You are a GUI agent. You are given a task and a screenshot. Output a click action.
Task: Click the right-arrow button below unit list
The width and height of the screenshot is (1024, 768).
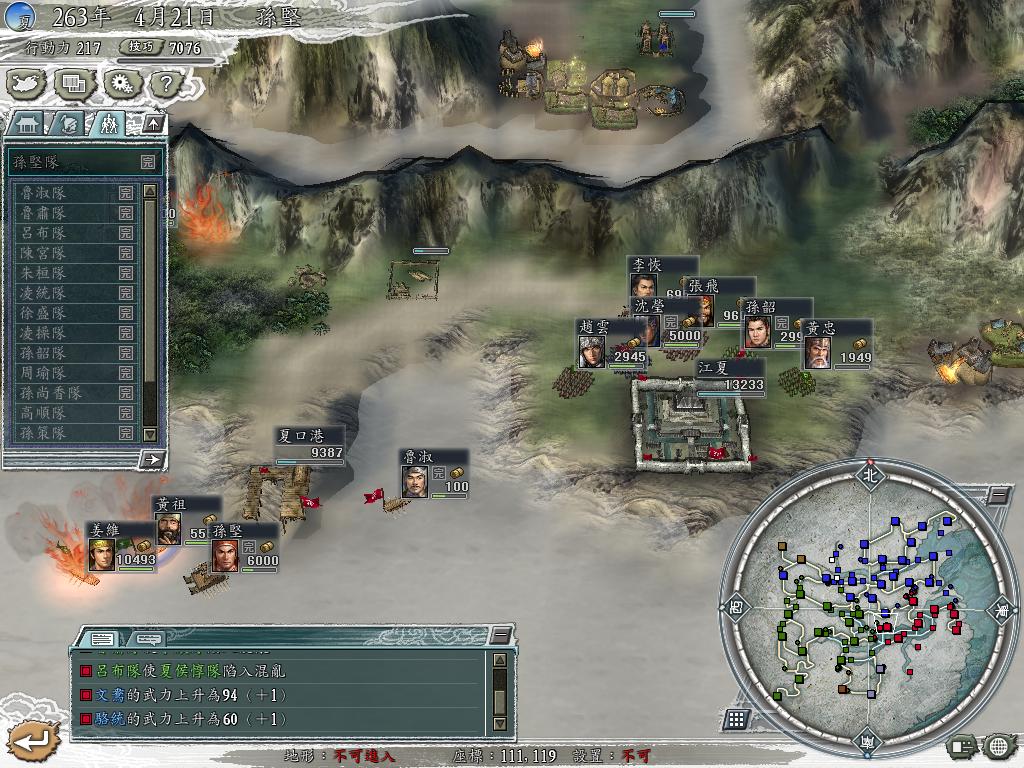(153, 459)
